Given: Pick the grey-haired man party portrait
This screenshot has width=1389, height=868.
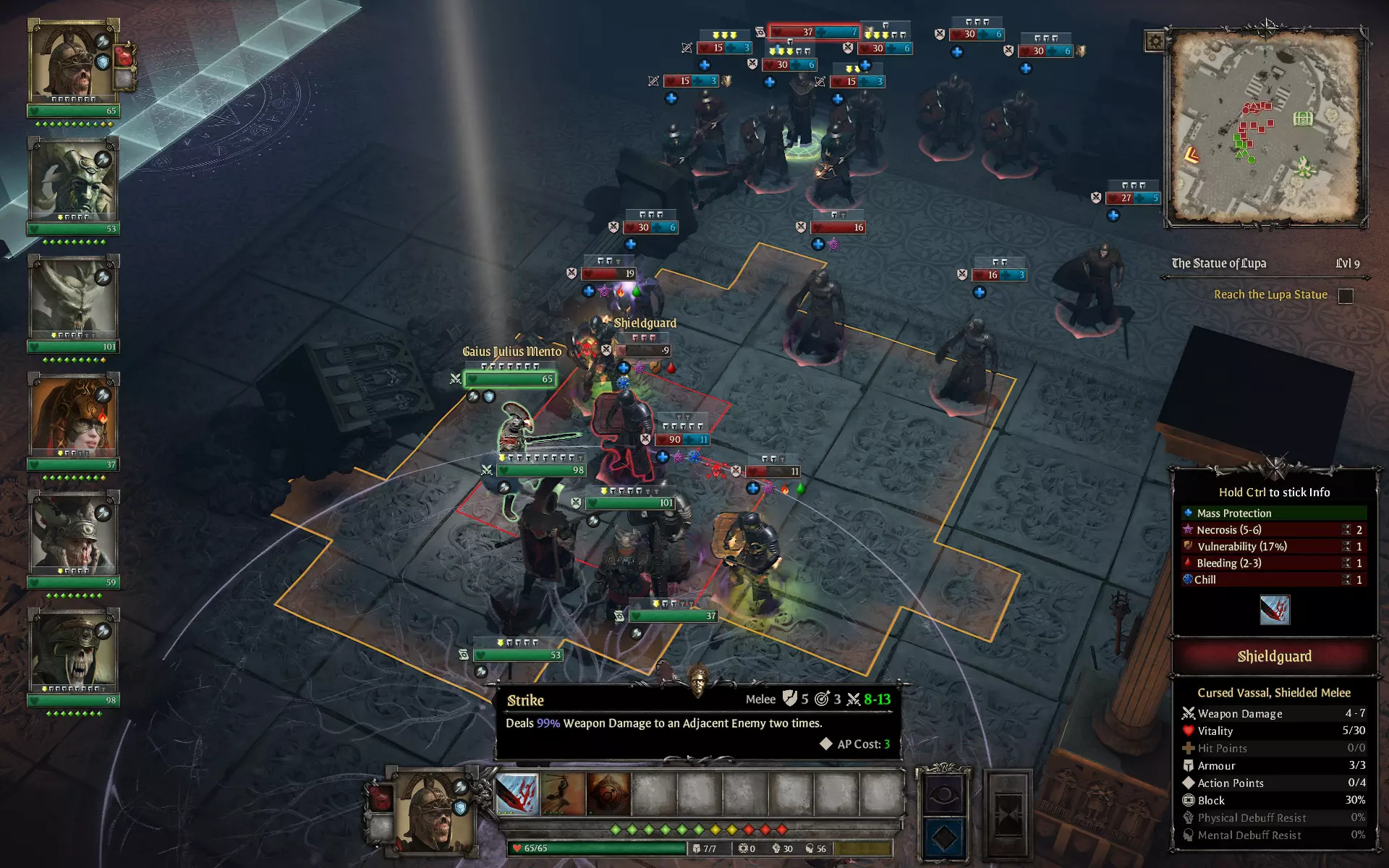Looking at the screenshot, I should coord(73,533).
